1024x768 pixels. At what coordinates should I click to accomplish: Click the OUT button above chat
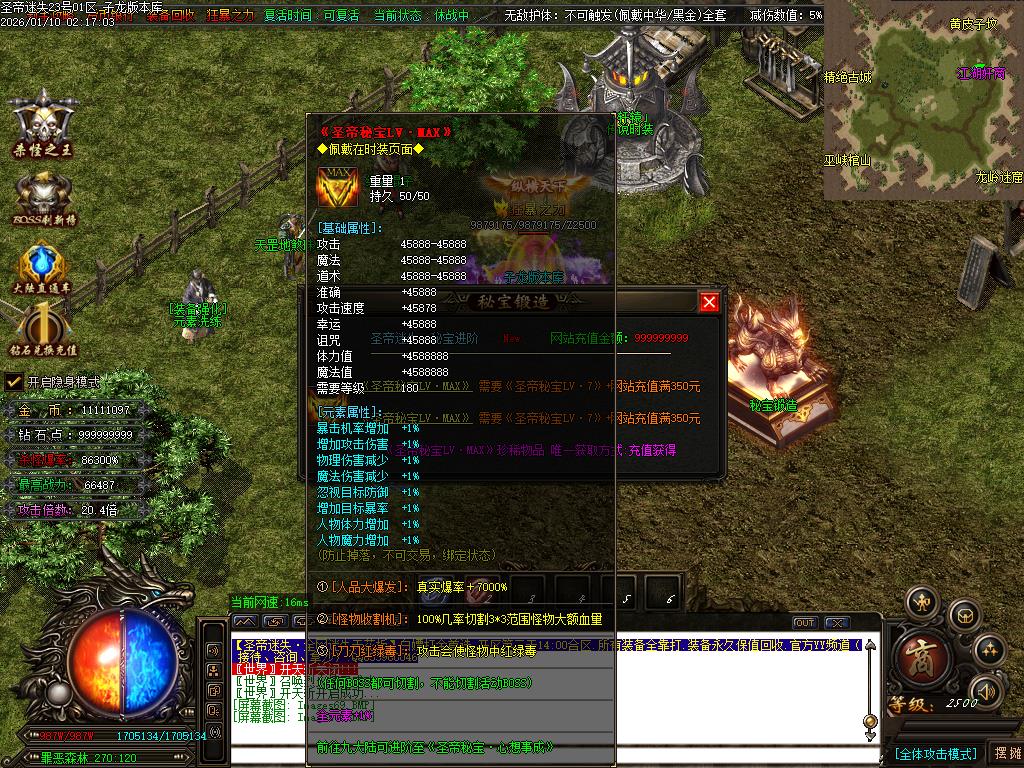point(805,623)
